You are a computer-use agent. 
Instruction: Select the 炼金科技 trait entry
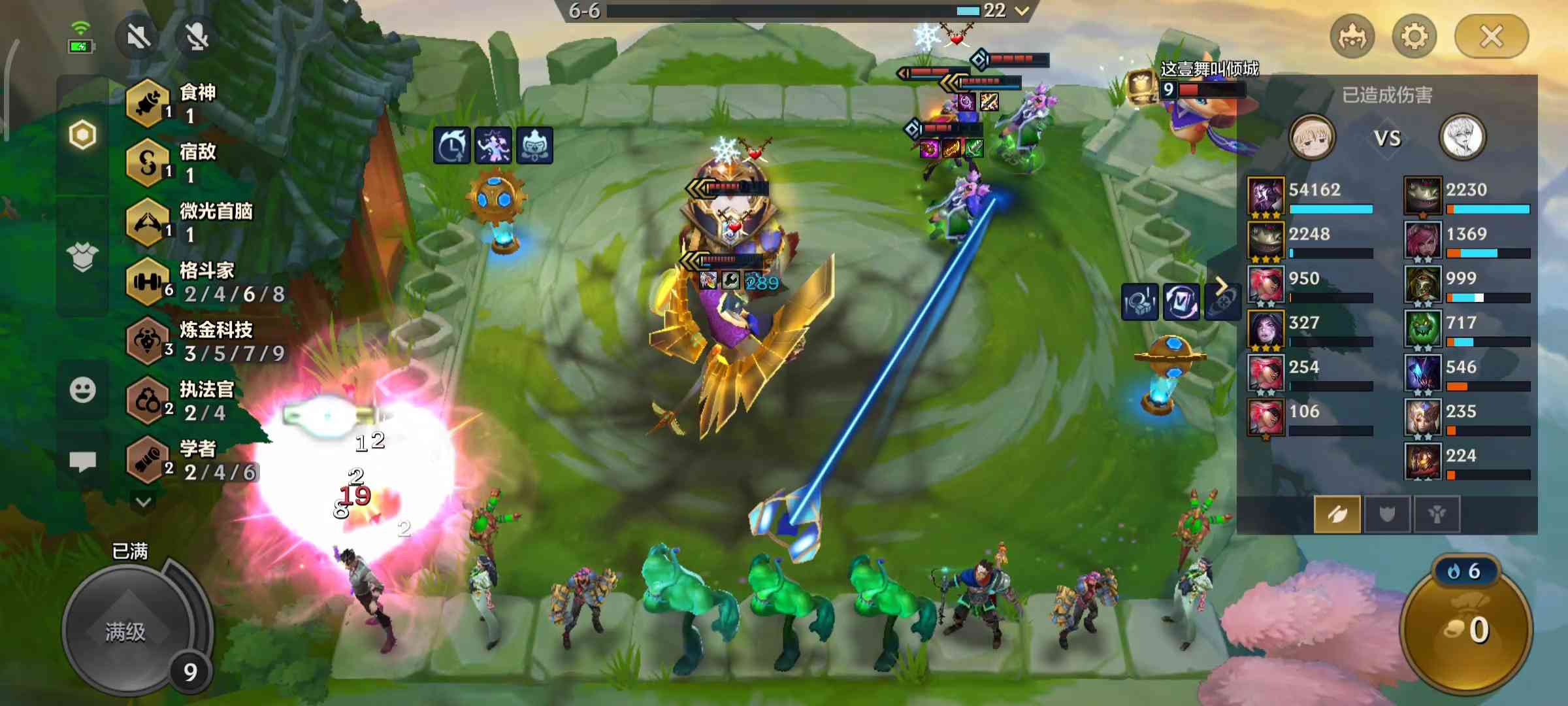206,341
